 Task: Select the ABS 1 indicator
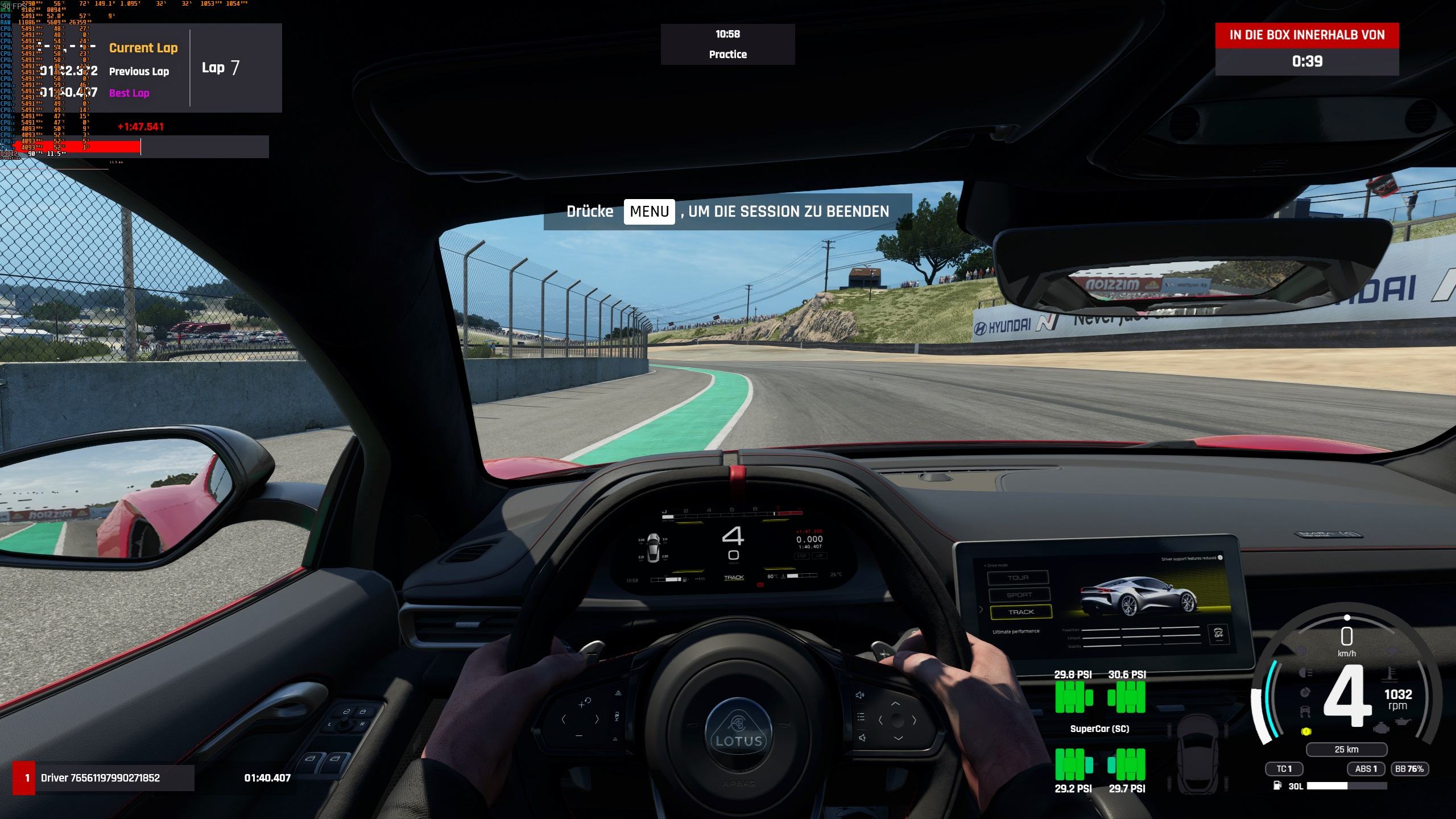[x=1365, y=769]
